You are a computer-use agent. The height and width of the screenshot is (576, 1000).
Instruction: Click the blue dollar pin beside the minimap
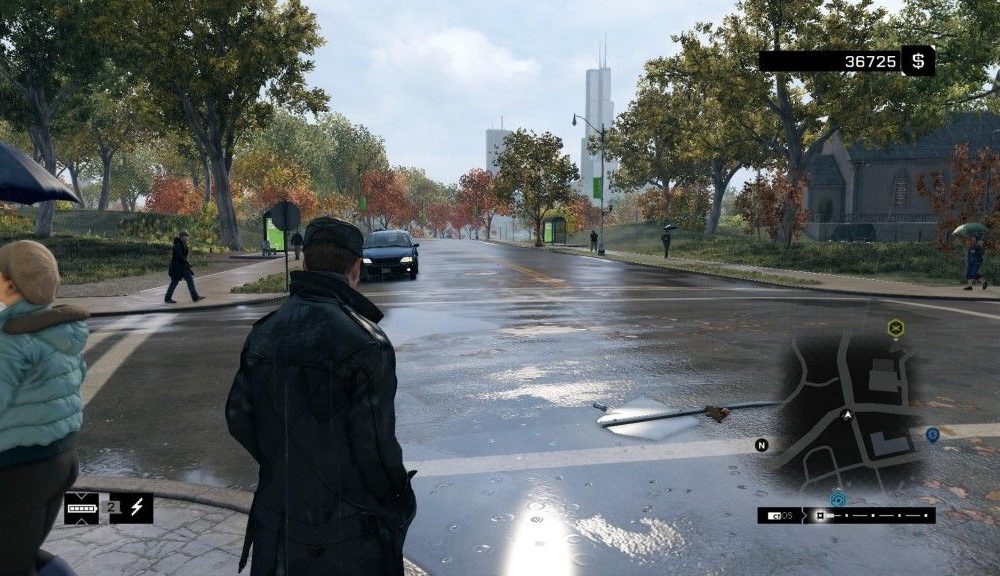pos(932,435)
